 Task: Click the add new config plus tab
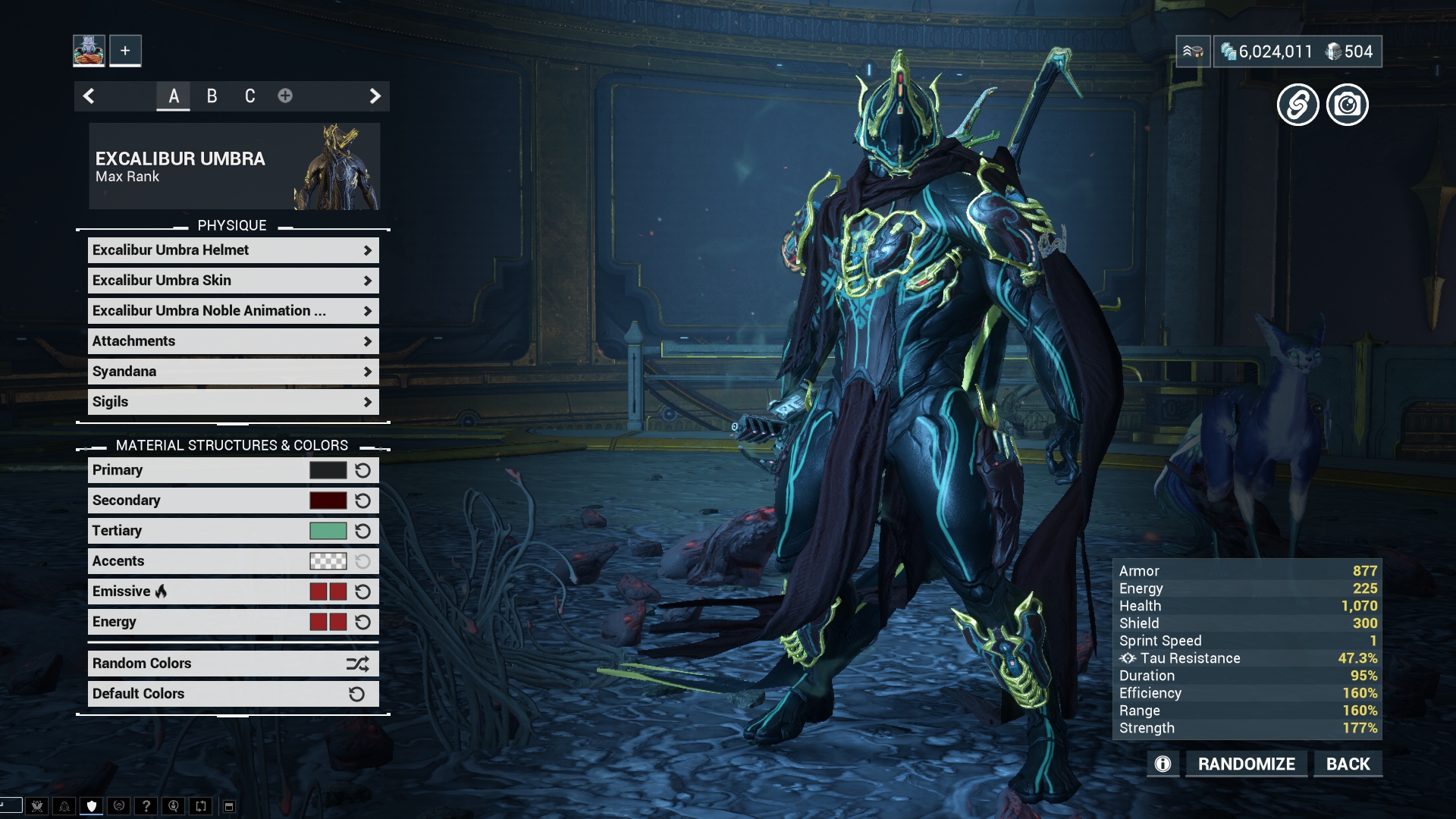point(285,96)
